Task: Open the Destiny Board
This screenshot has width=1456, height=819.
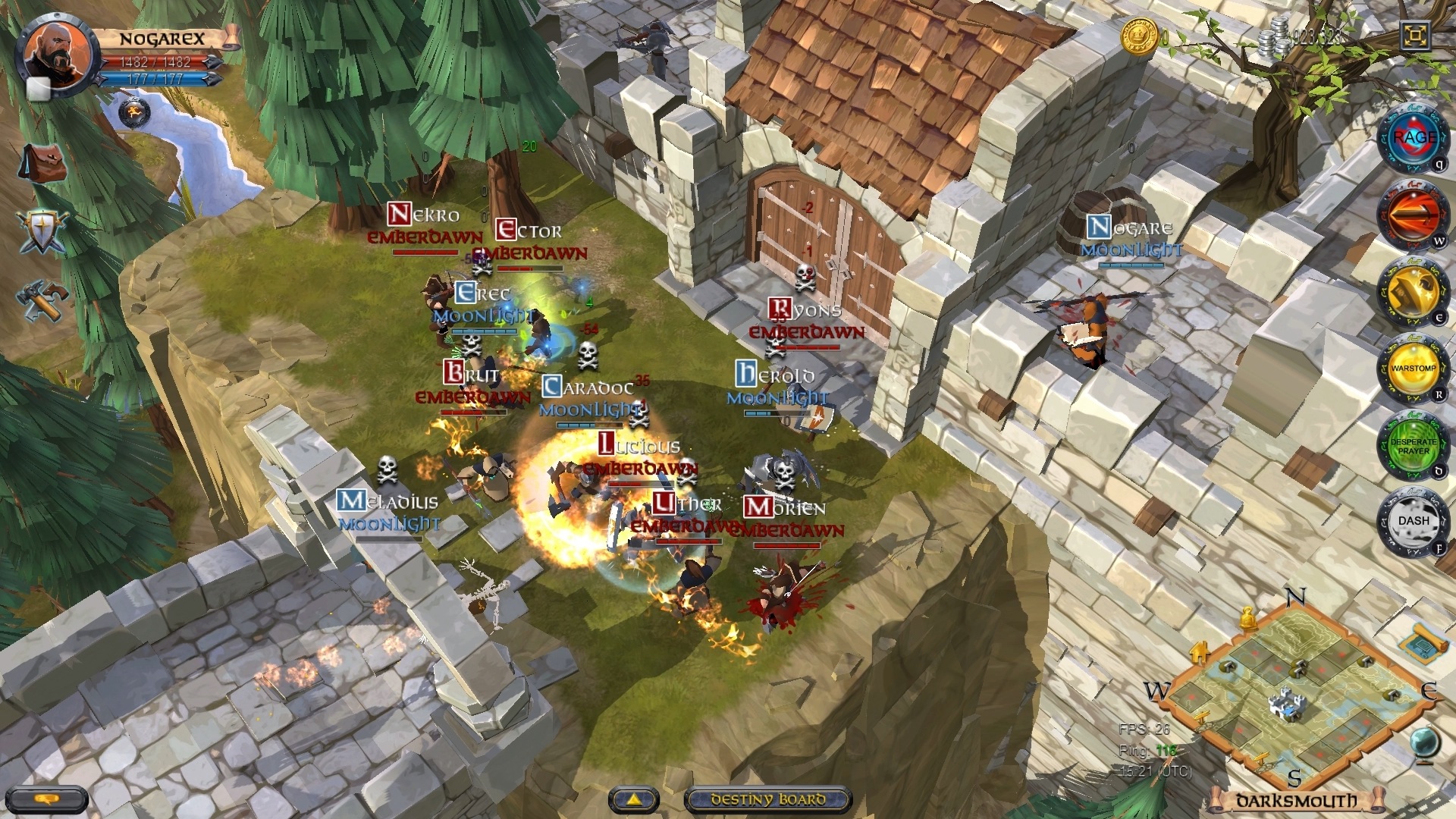Action: [x=767, y=798]
